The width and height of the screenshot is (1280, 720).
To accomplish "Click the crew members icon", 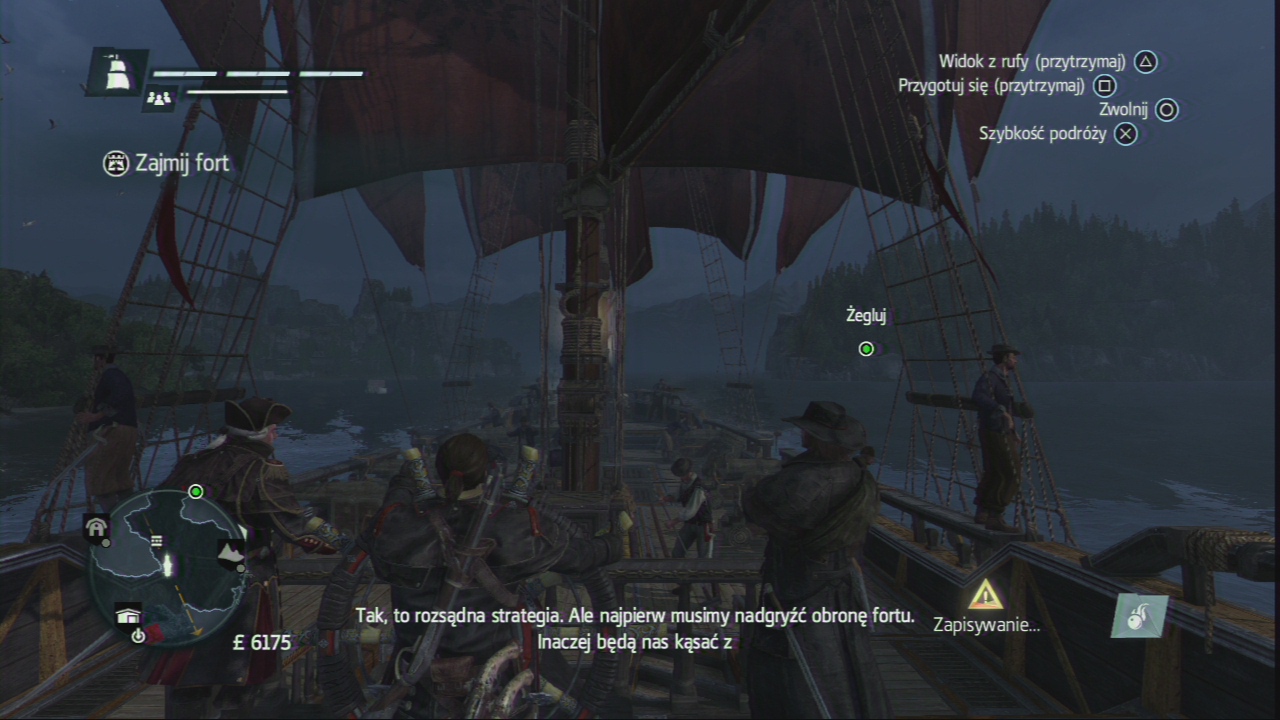I will pyautogui.click(x=159, y=98).
